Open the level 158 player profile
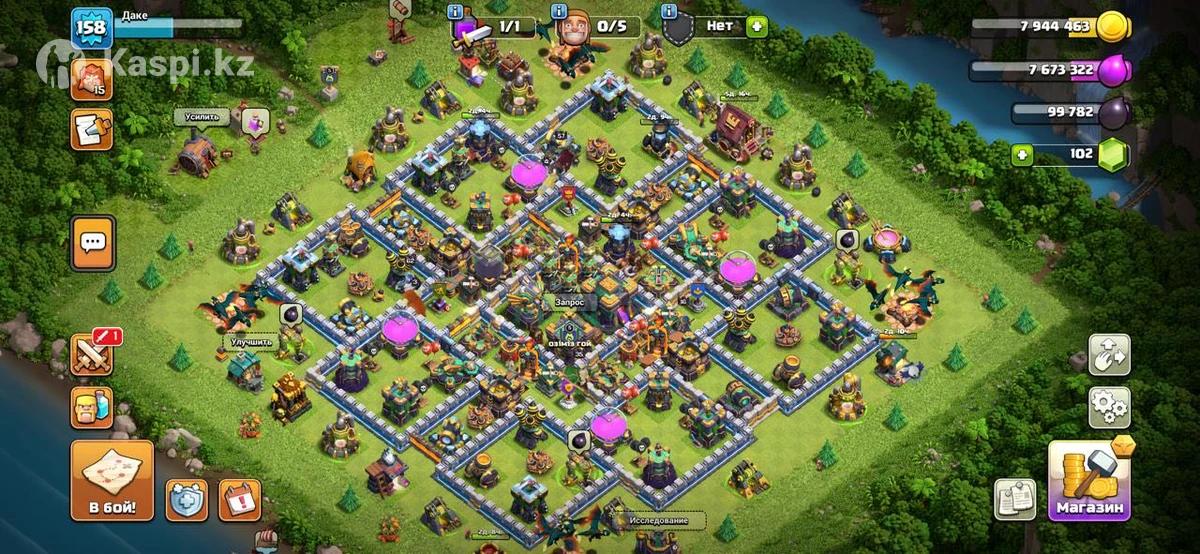 (x=91, y=28)
